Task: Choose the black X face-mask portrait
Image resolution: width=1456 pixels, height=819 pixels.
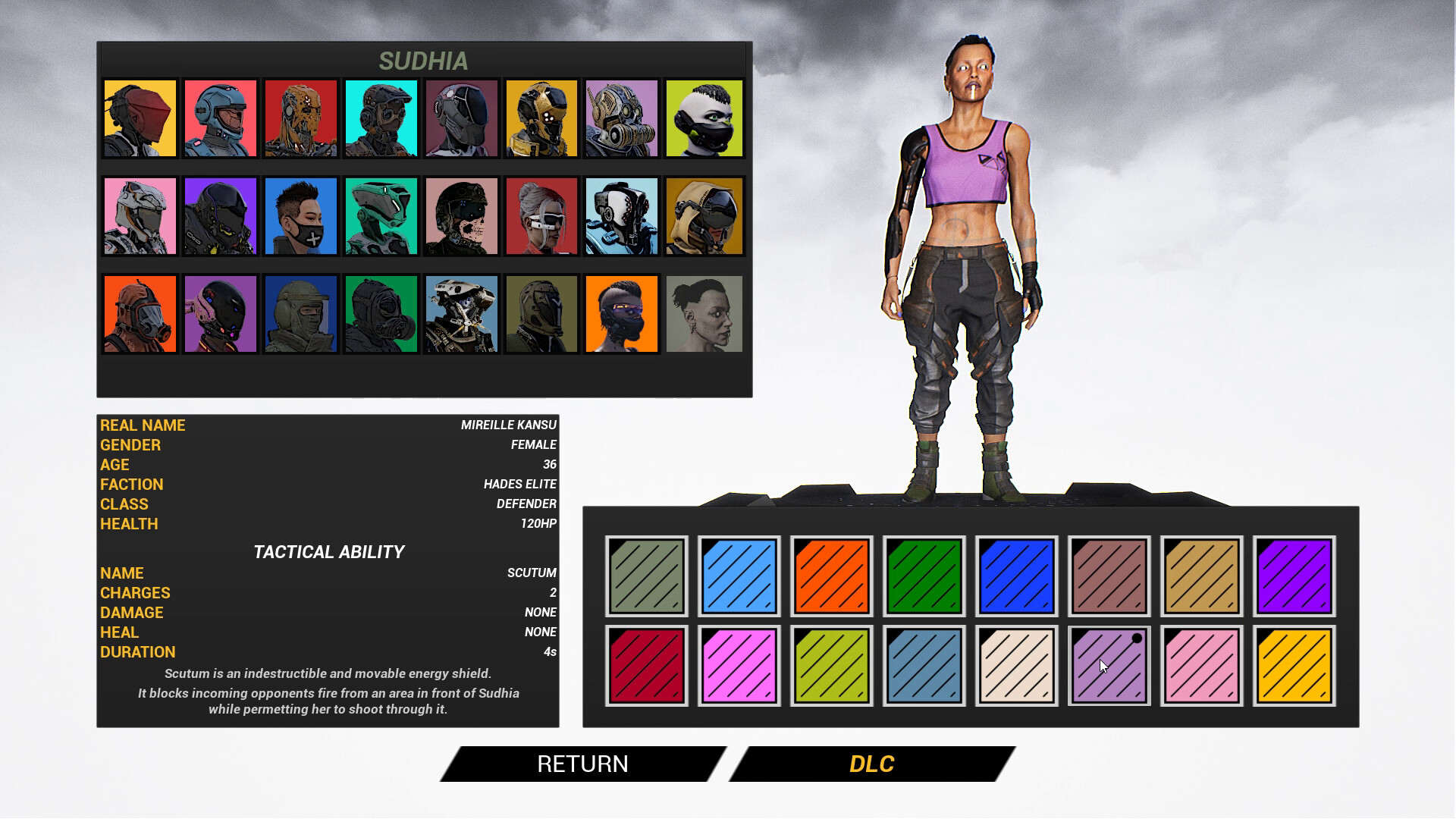Action: (x=303, y=216)
